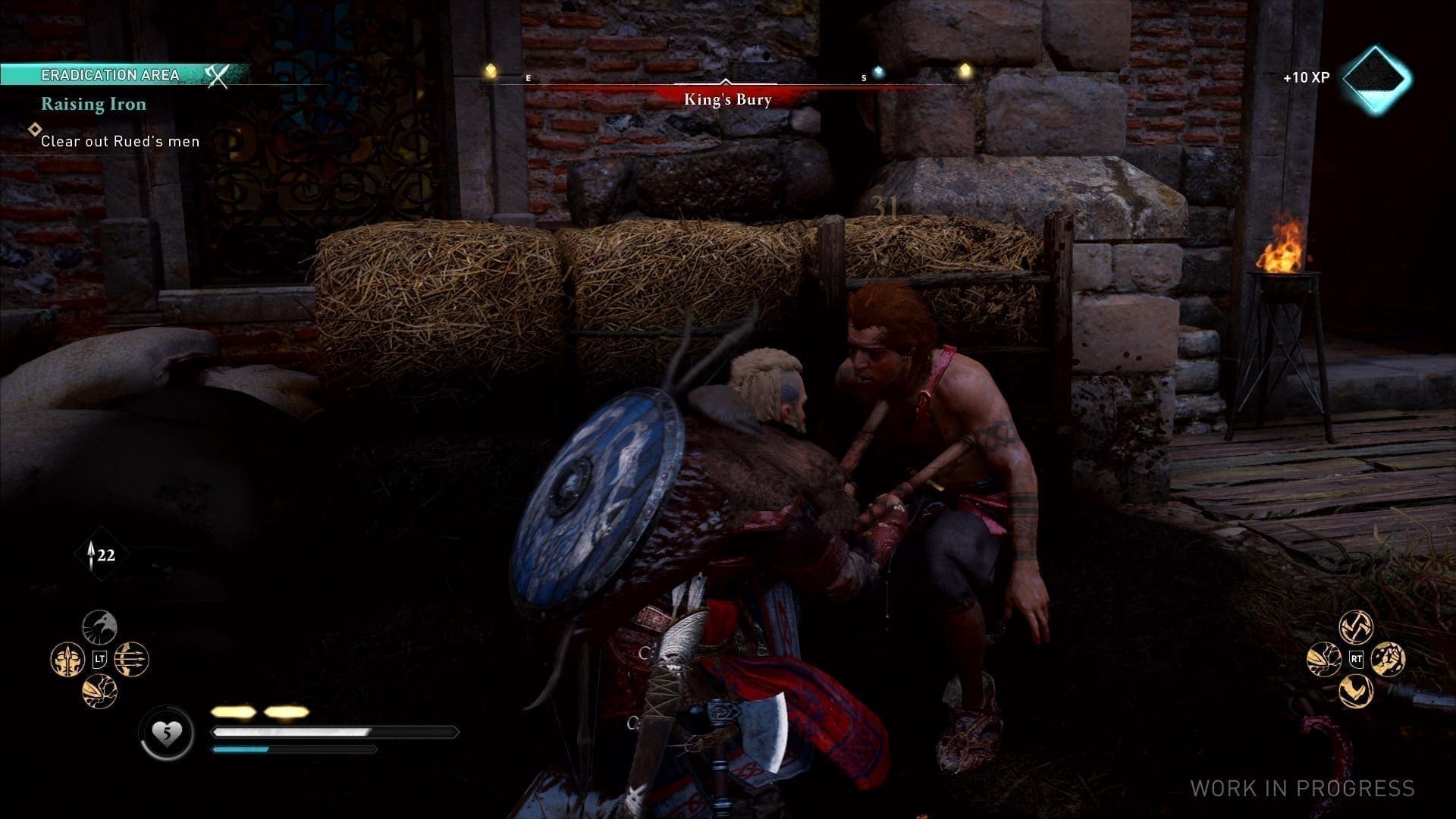Screen dimensions: 1456x819
Task: Click the King's Bury compass bar
Action: (726, 99)
